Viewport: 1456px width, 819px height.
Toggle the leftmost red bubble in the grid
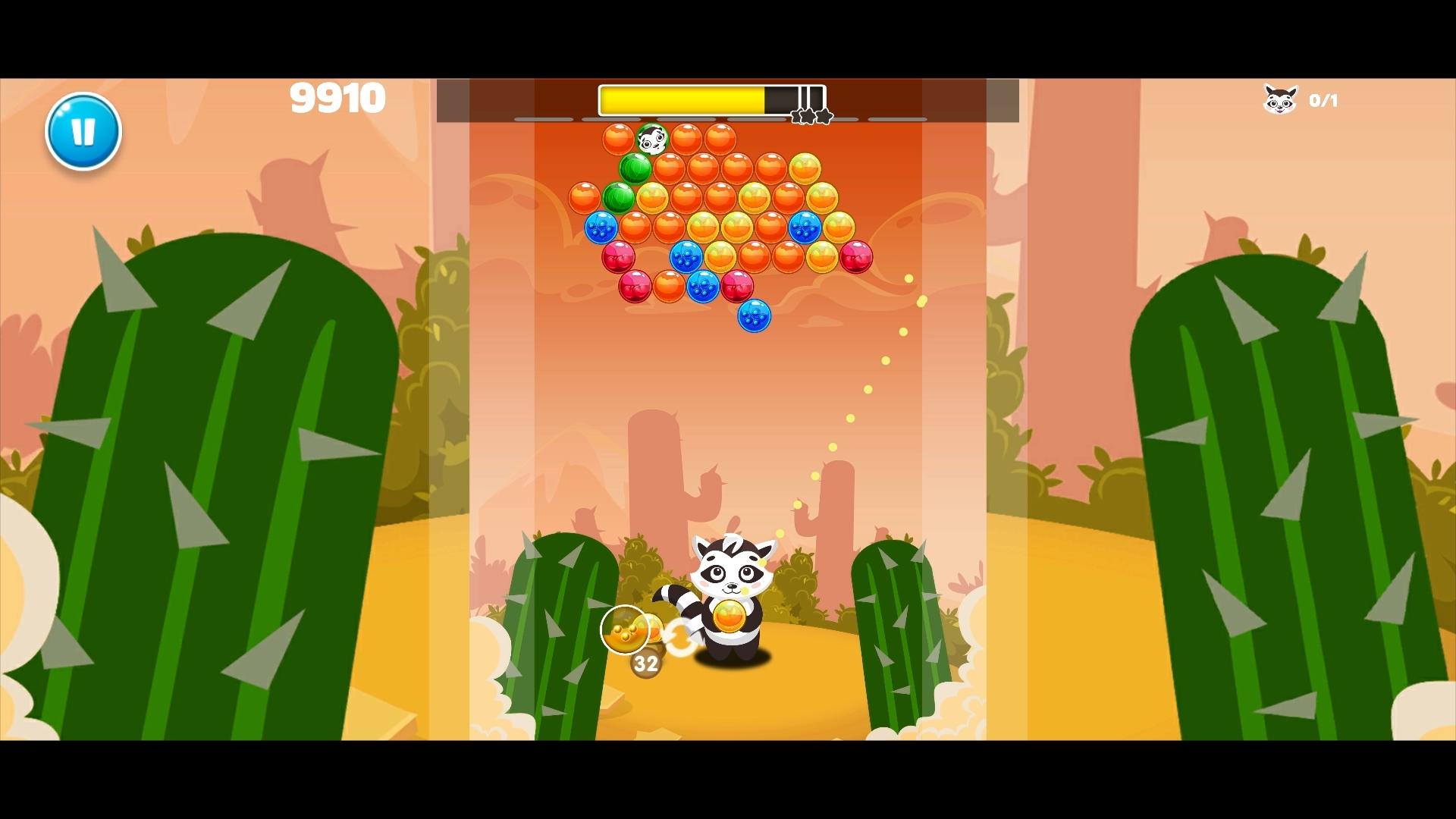619,257
